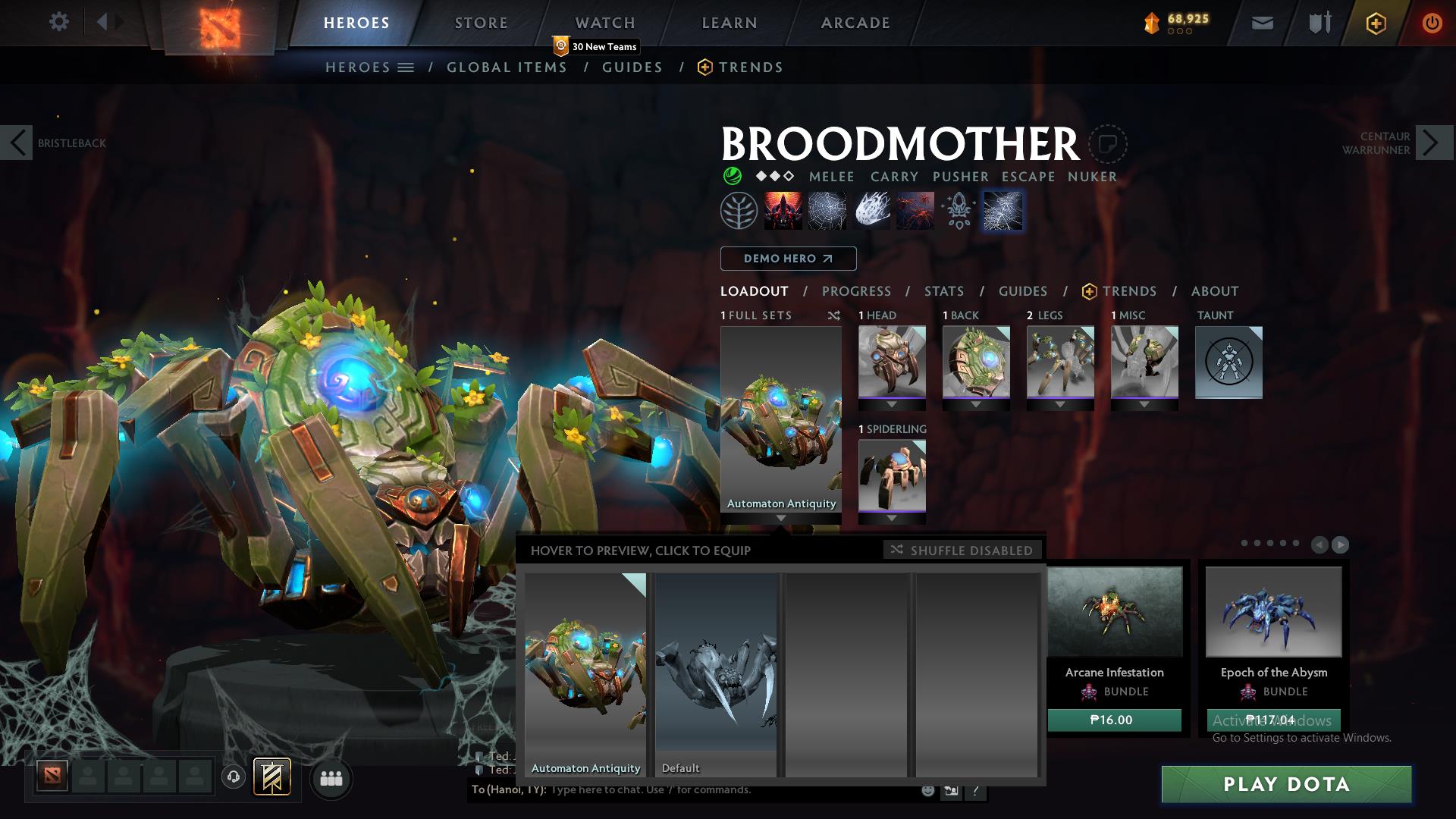This screenshot has height=819, width=1456.
Task: Open the mail inbox envelope icon
Action: point(1261,23)
